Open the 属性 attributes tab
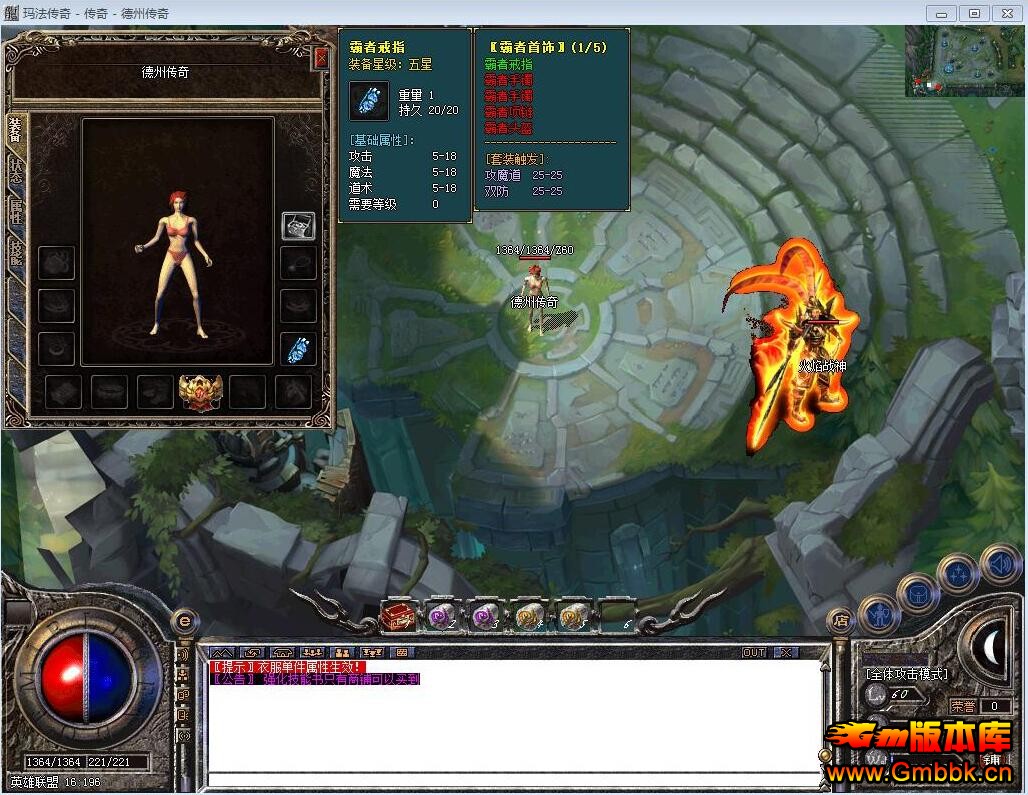The width and height of the screenshot is (1028, 795). click(x=15, y=211)
